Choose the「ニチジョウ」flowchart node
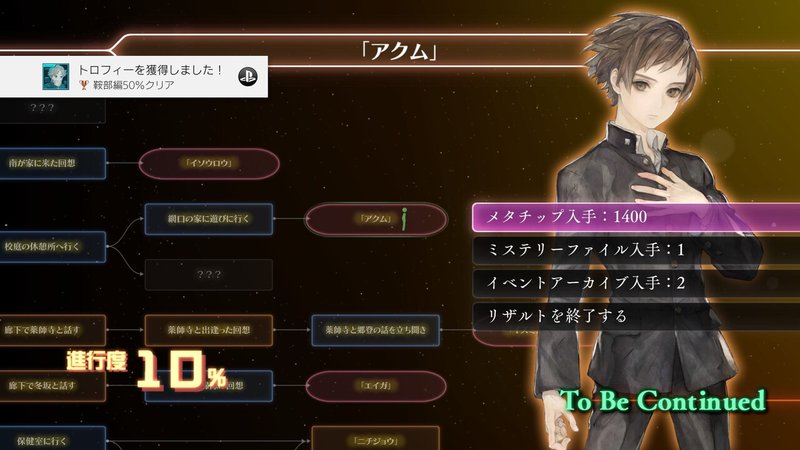The width and height of the screenshot is (800, 450). pos(375,438)
